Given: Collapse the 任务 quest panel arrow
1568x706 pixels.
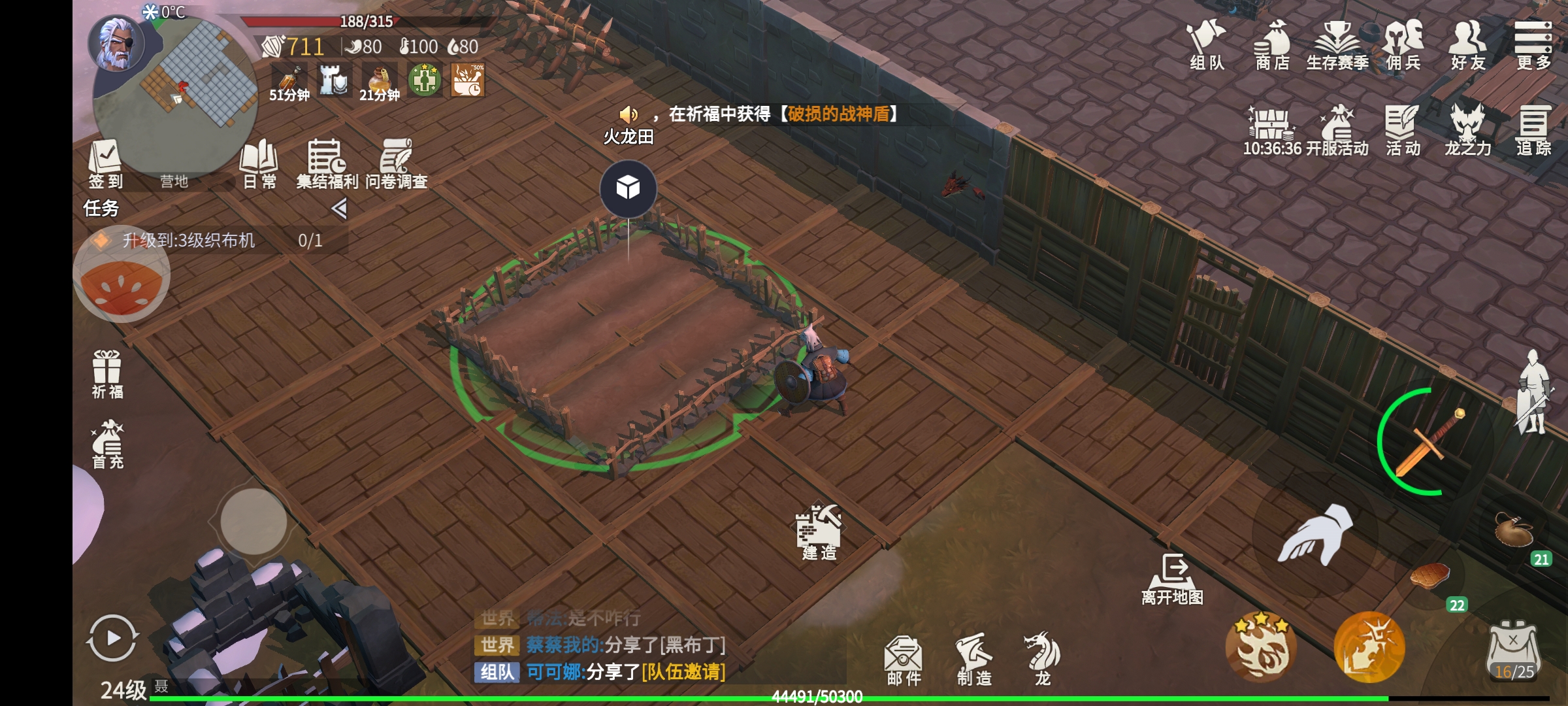Looking at the screenshot, I should [339, 209].
